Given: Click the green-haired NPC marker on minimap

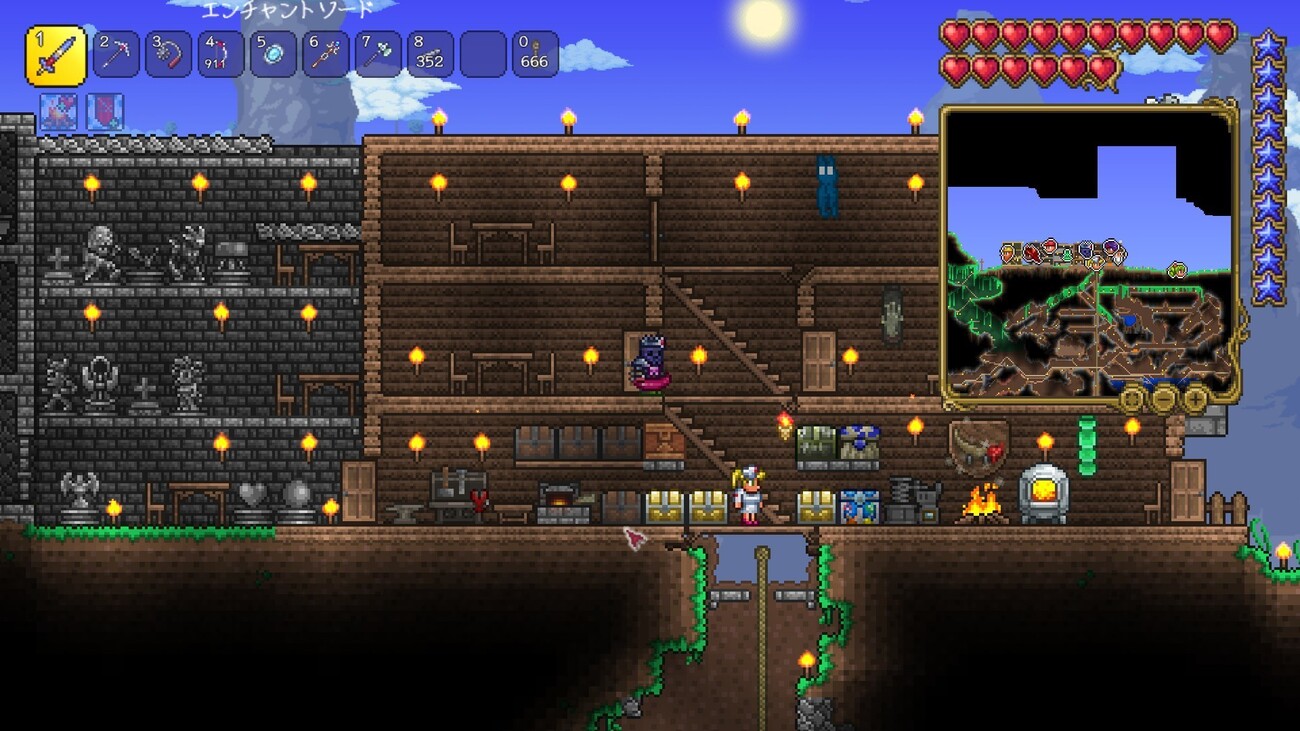Looking at the screenshot, I should tap(1176, 268).
